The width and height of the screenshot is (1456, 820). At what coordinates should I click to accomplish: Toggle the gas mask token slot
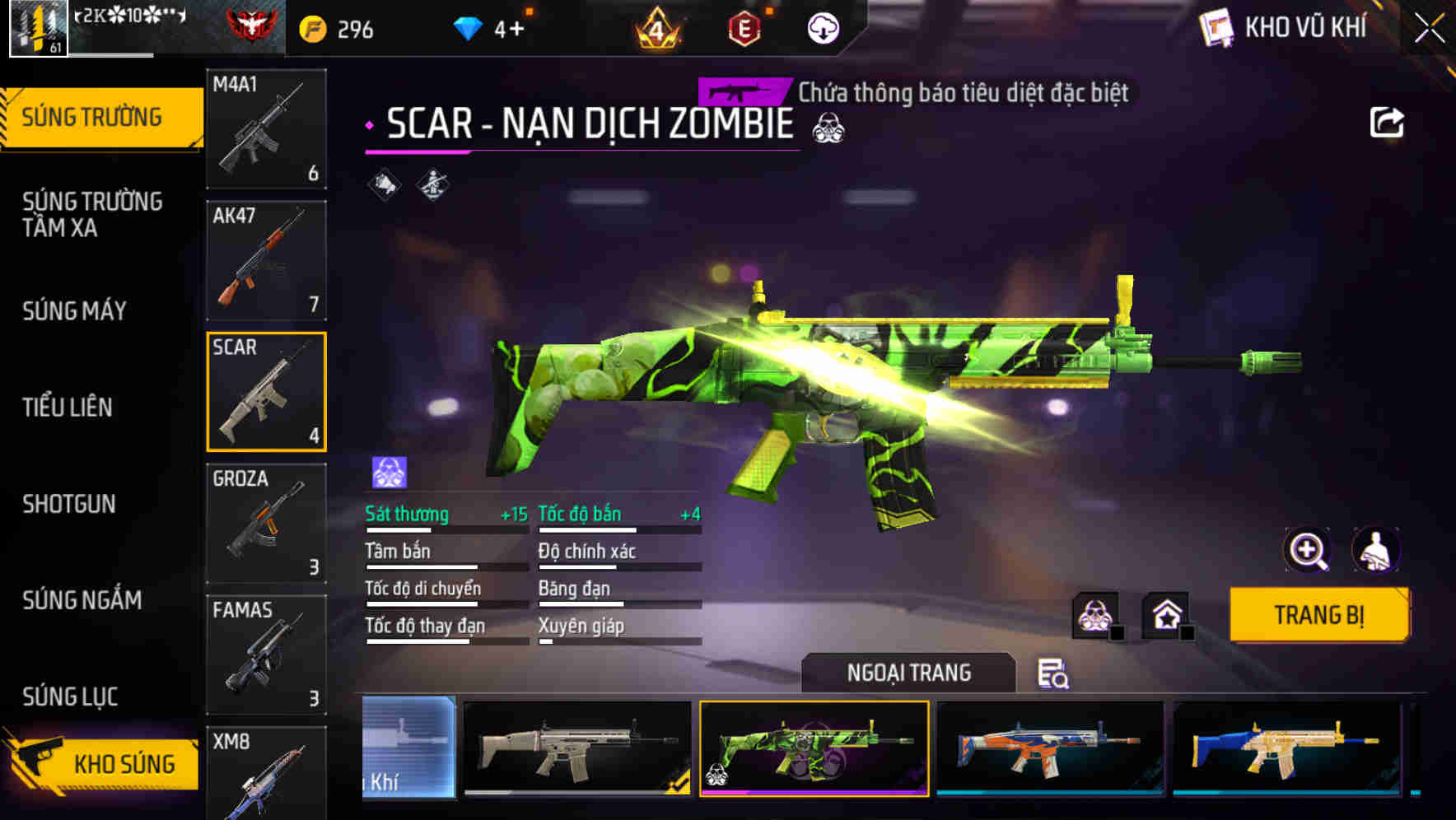tap(1093, 613)
